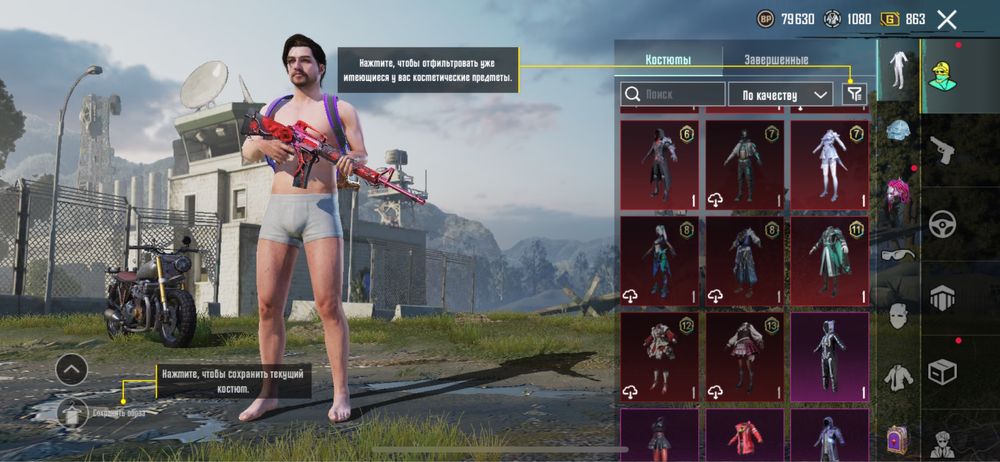Select the jacket clothing category
Viewport: 1000px width, 462px height.
pyautogui.click(x=897, y=377)
